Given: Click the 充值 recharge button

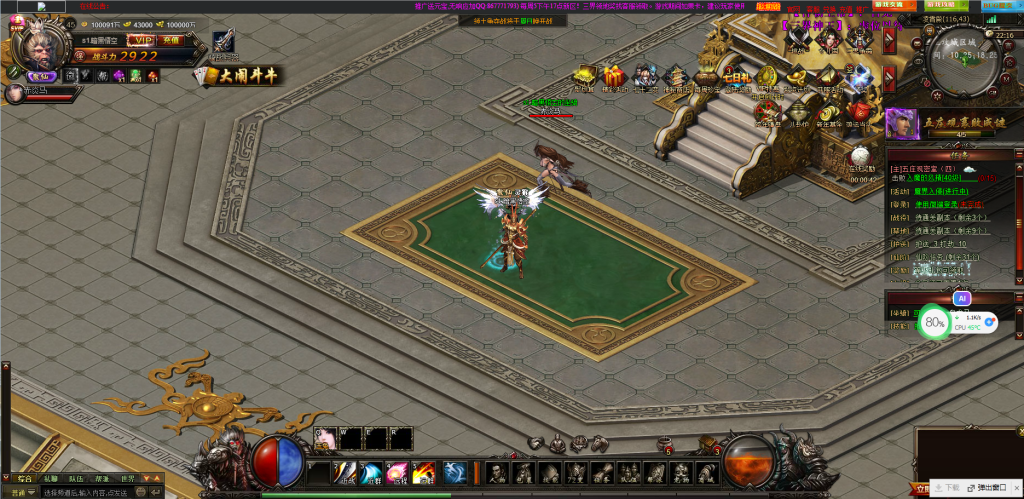Looking at the screenshot, I should click(172, 40).
